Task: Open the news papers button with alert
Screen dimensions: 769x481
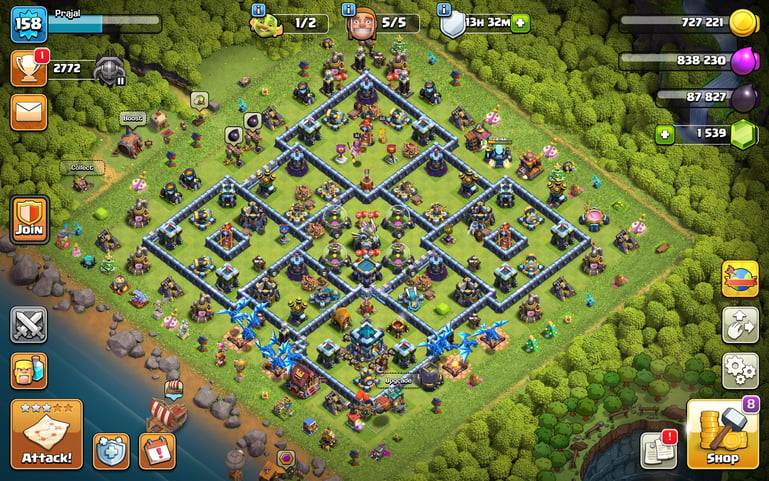Action: coord(659,450)
